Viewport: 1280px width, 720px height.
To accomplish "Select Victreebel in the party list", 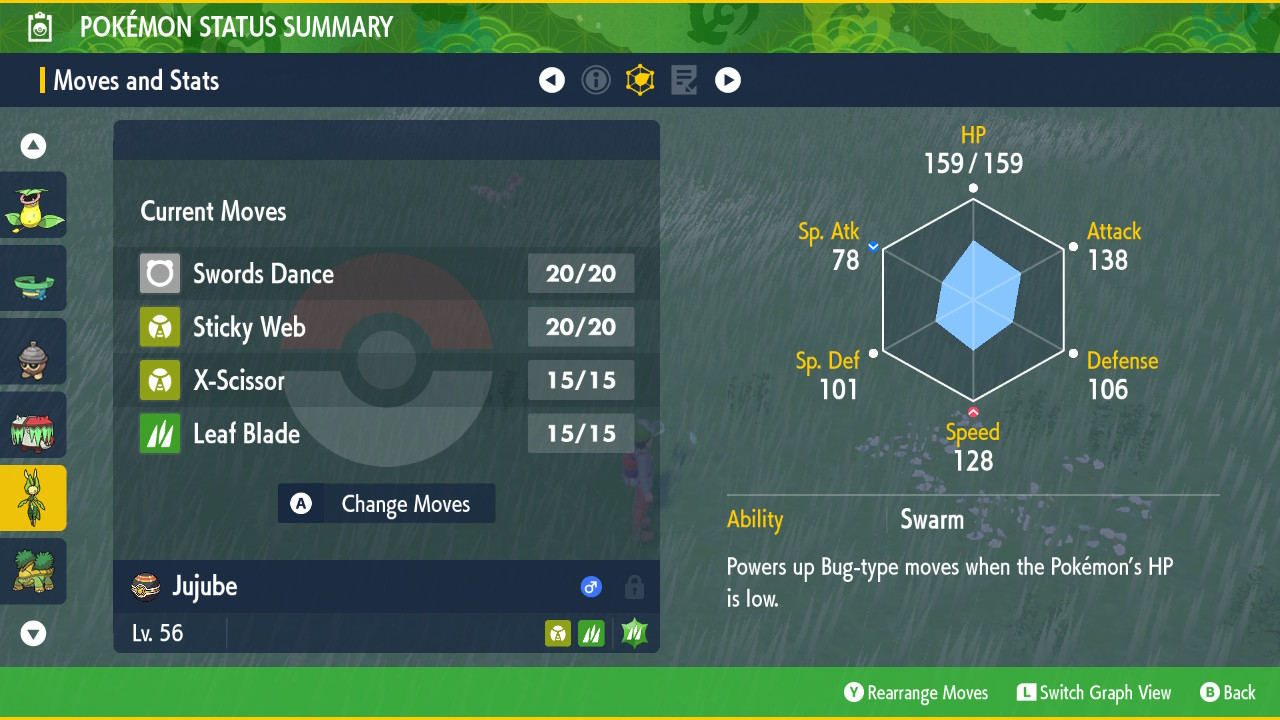I will click(33, 205).
